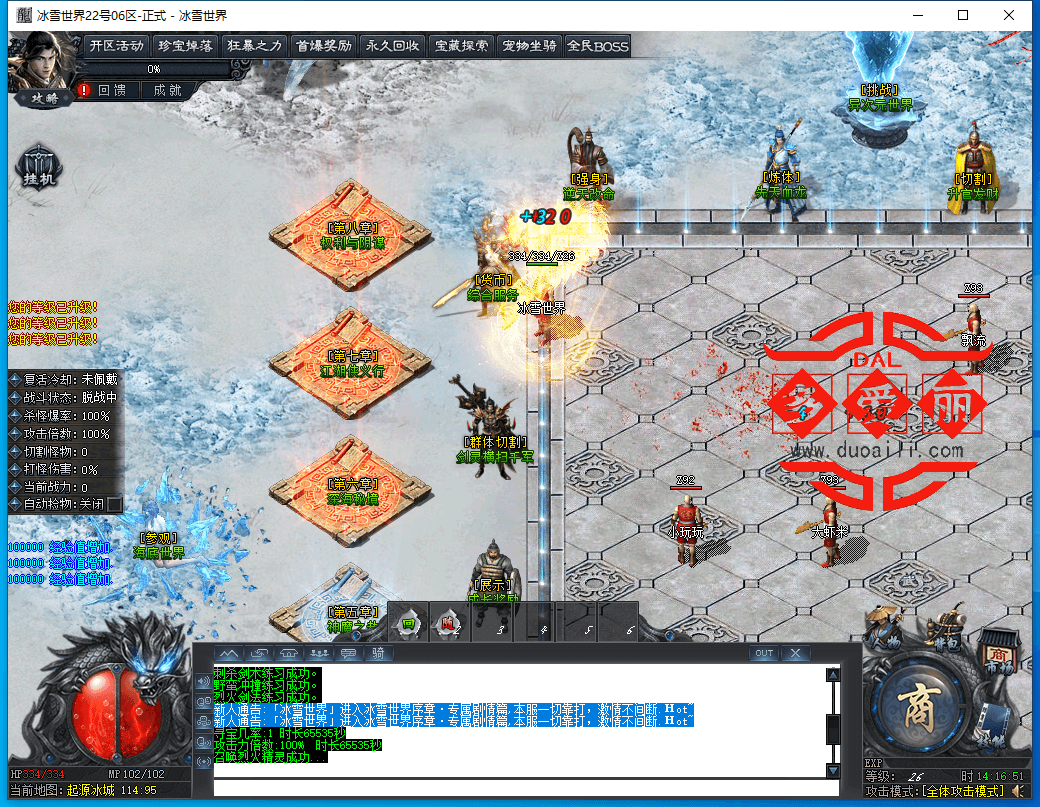The image size is (1040, 807).
Task: Select the 狂暴之力 button
Action: (254, 45)
